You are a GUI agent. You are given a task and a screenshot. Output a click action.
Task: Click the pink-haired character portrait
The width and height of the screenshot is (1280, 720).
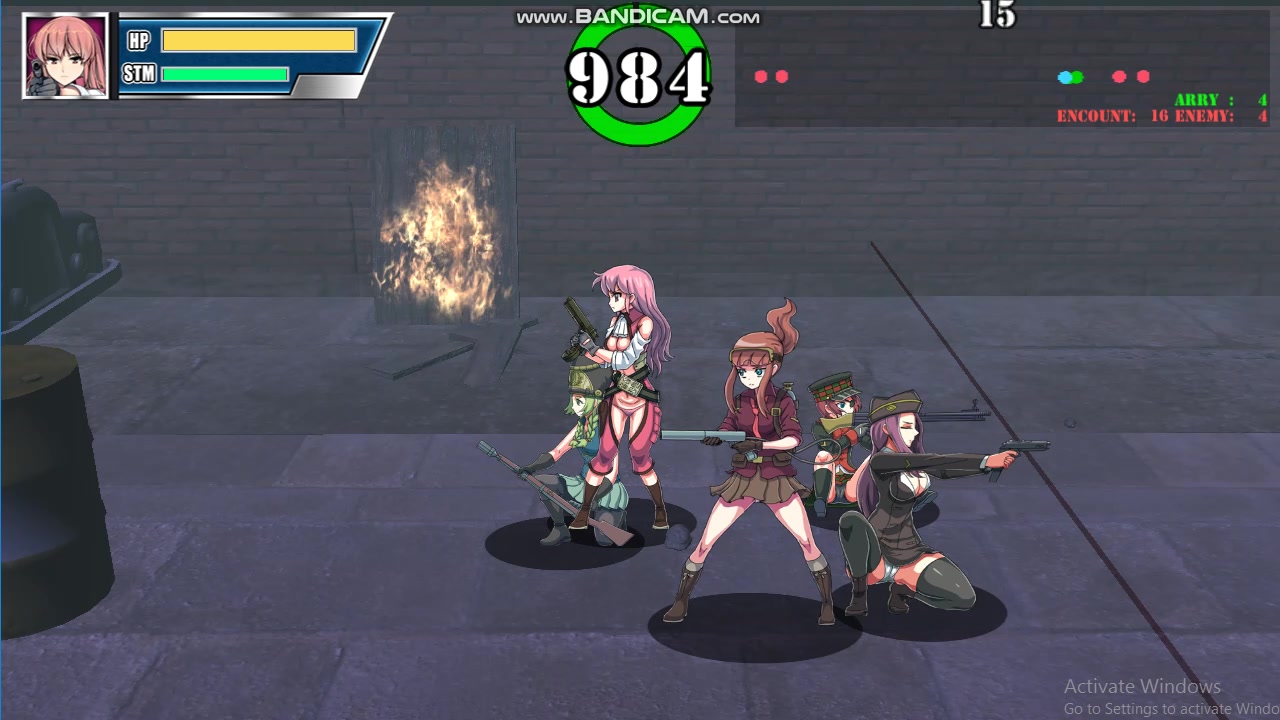pos(65,56)
